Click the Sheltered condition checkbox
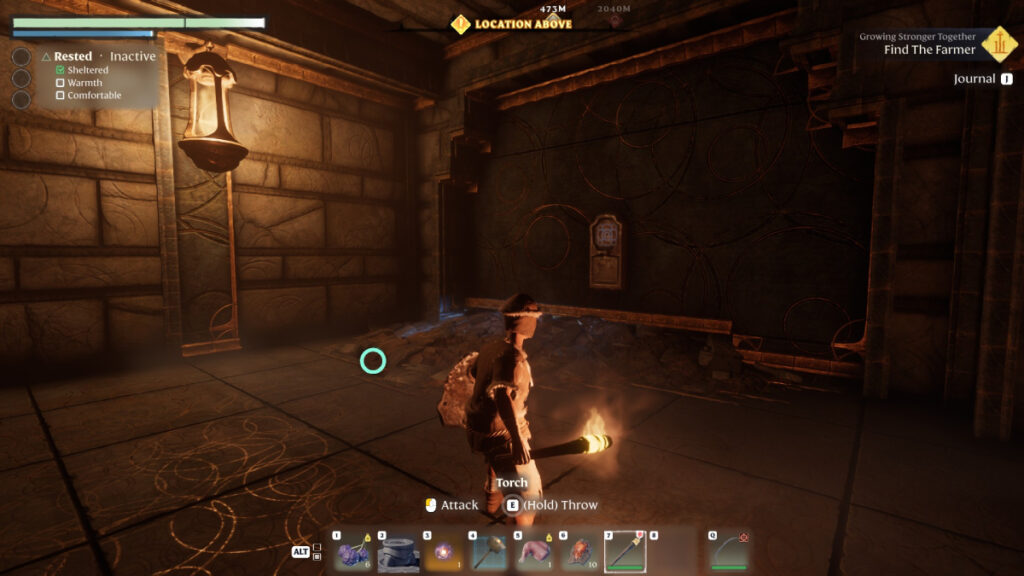 pyautogui.click(x=60, y=71)
